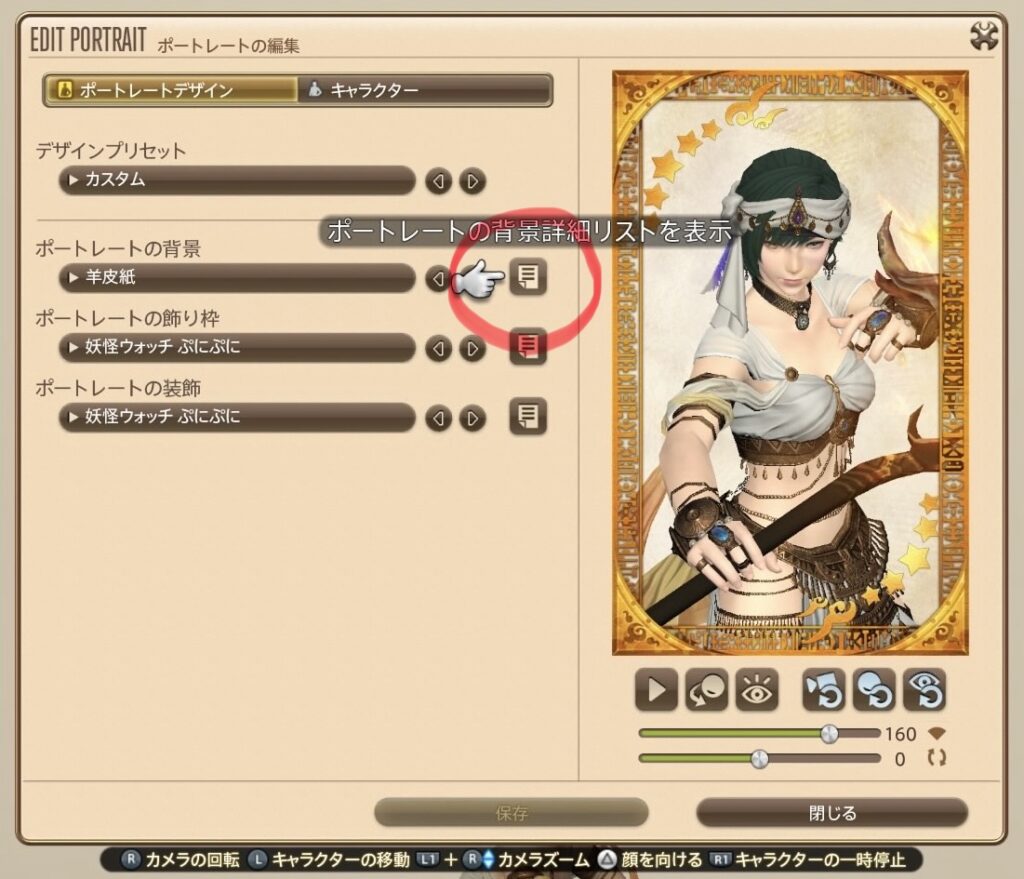Show the portrait accent detail list
The image size is (1024, 879).
click(528, 416)
